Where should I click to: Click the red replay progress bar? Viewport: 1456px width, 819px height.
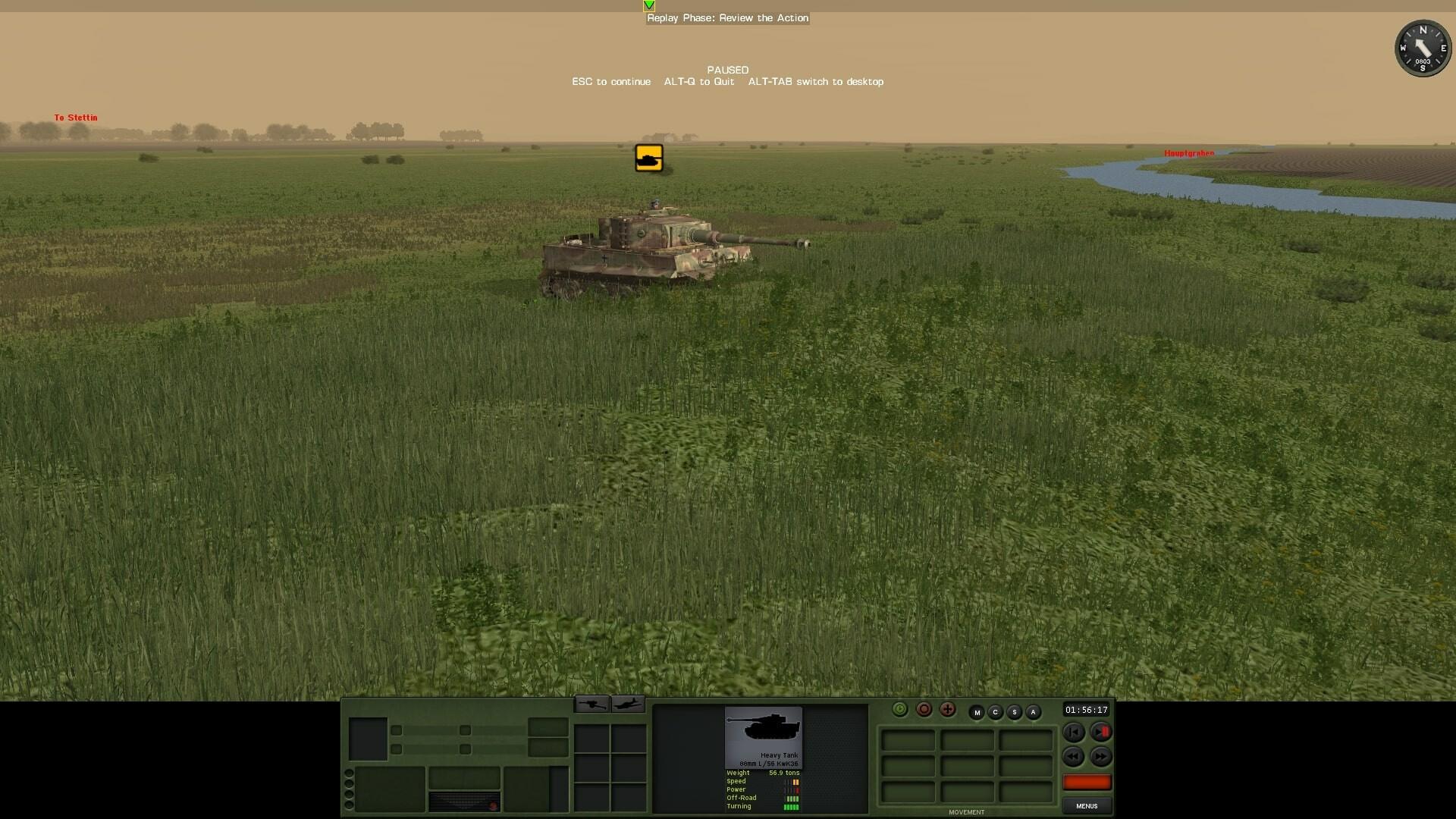pyautogui.click(x=1087, y=782)
